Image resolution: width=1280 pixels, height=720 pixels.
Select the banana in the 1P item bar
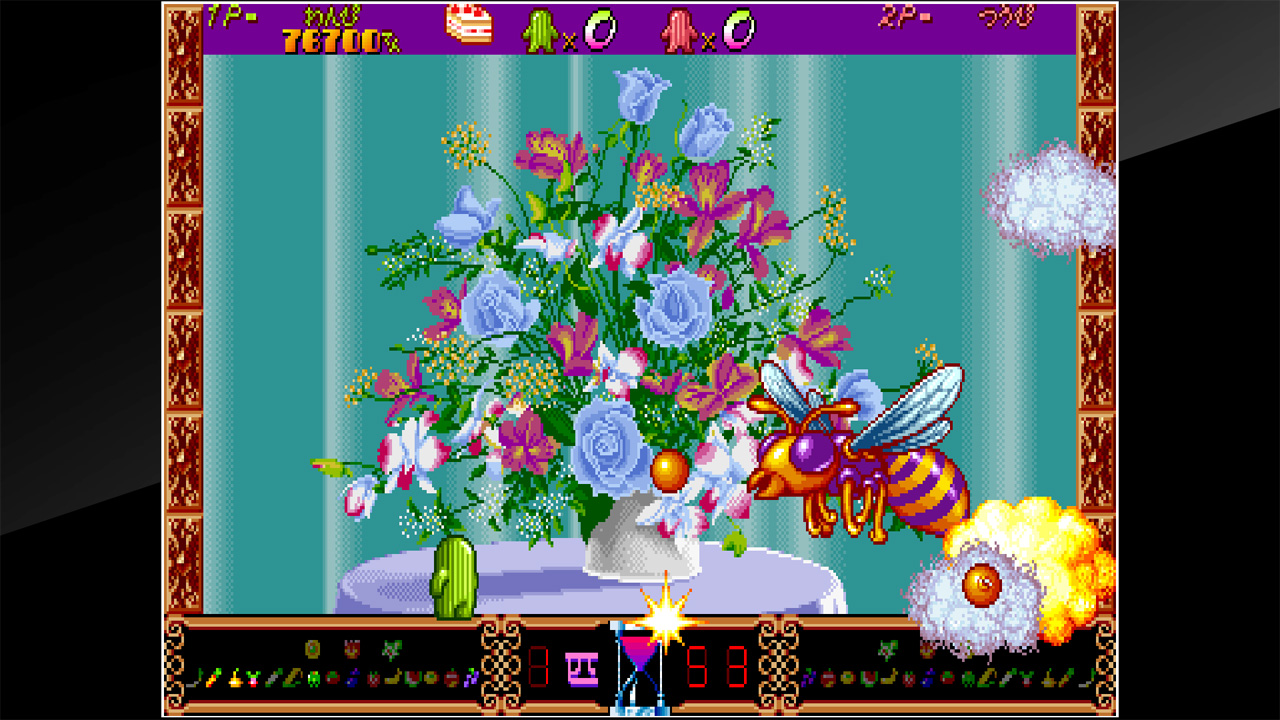pyautogui.click(x=393, y=678)
